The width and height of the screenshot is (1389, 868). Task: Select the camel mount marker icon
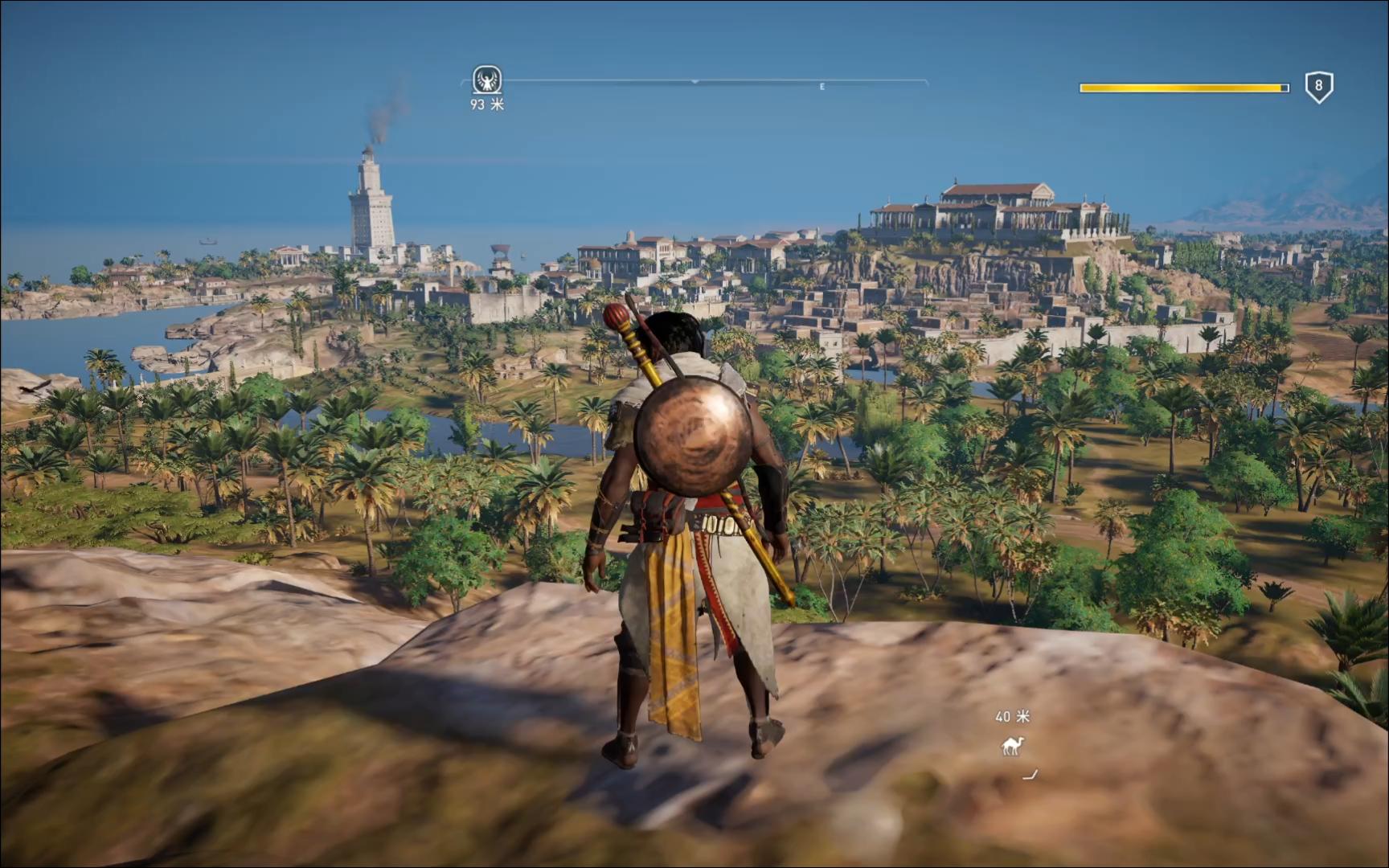(x=1012, y=747)
